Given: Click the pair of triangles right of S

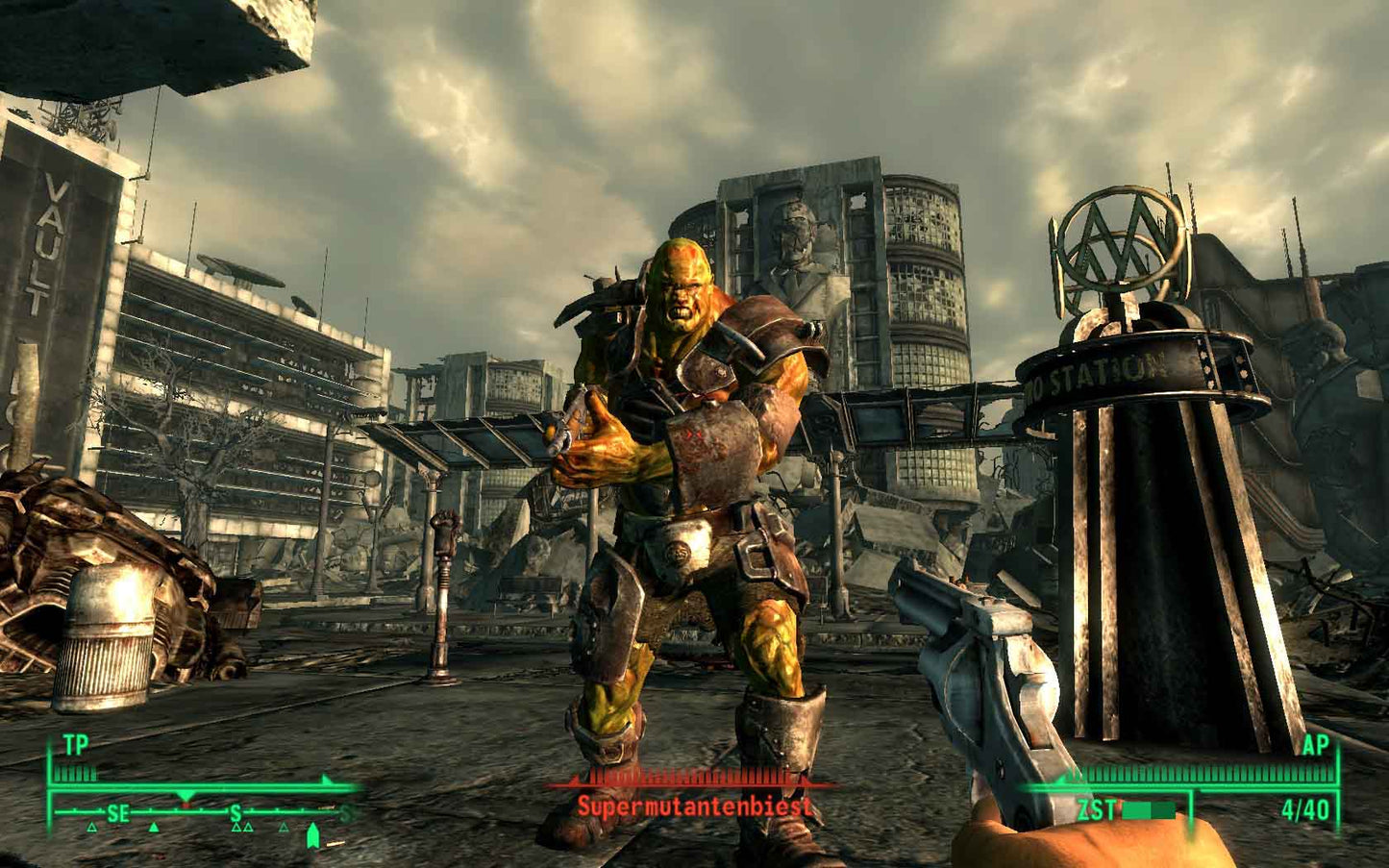Looking at the screenshot, I should 242,828.
